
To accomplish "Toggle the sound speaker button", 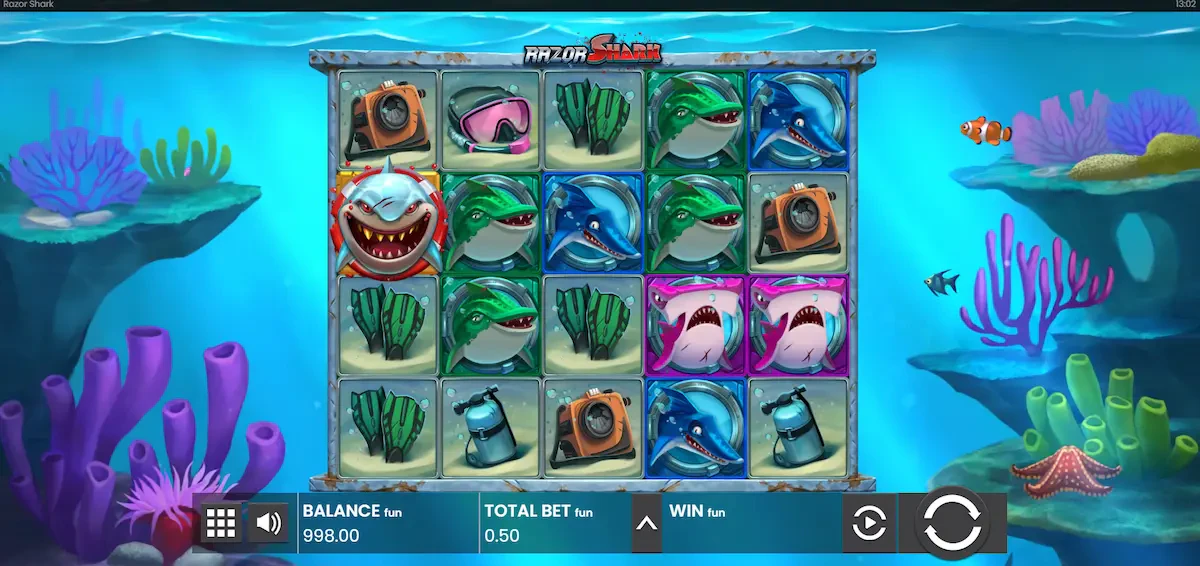I will click(x=267, y=522).
